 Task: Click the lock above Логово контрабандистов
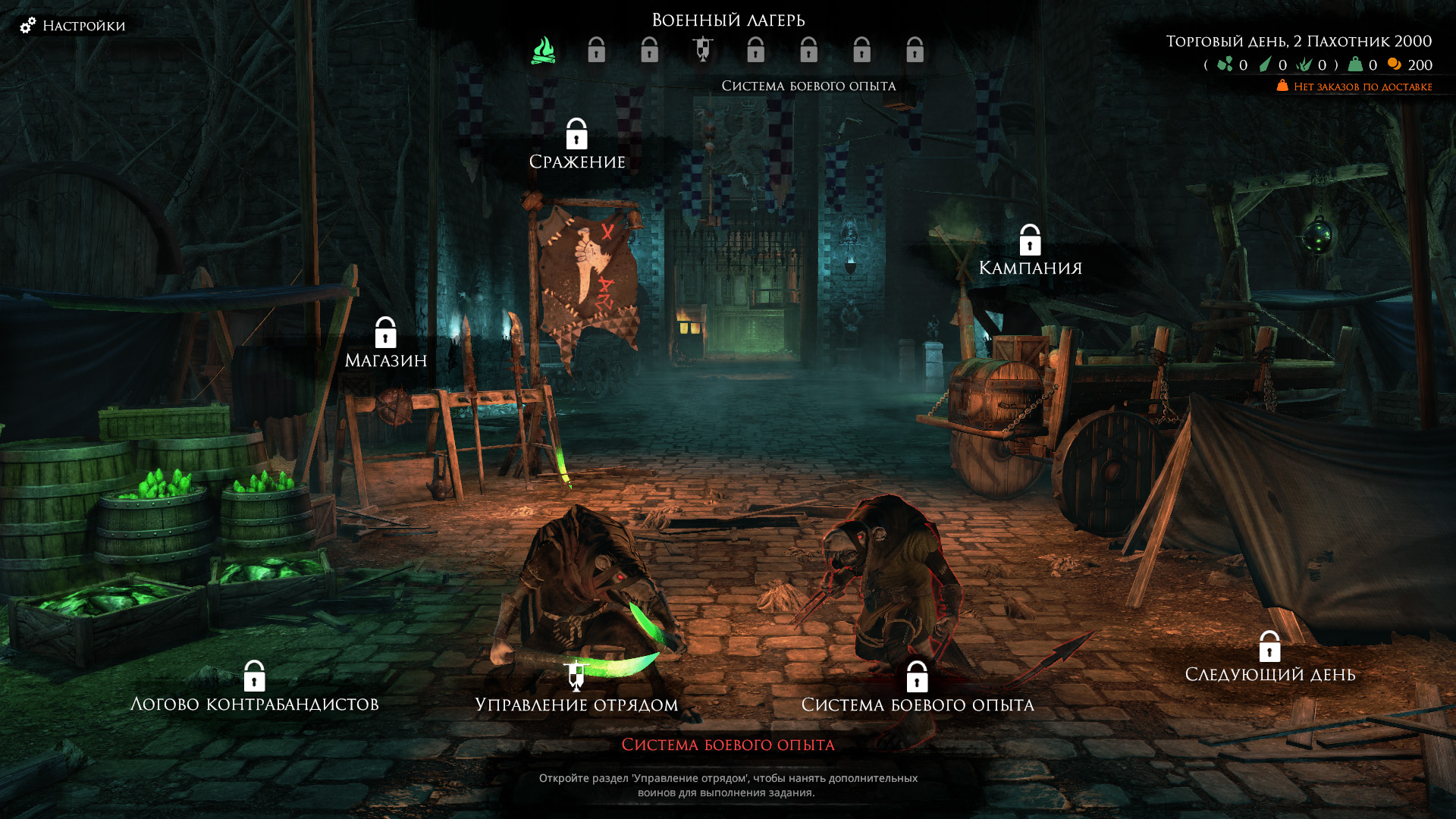coord(255,675)
